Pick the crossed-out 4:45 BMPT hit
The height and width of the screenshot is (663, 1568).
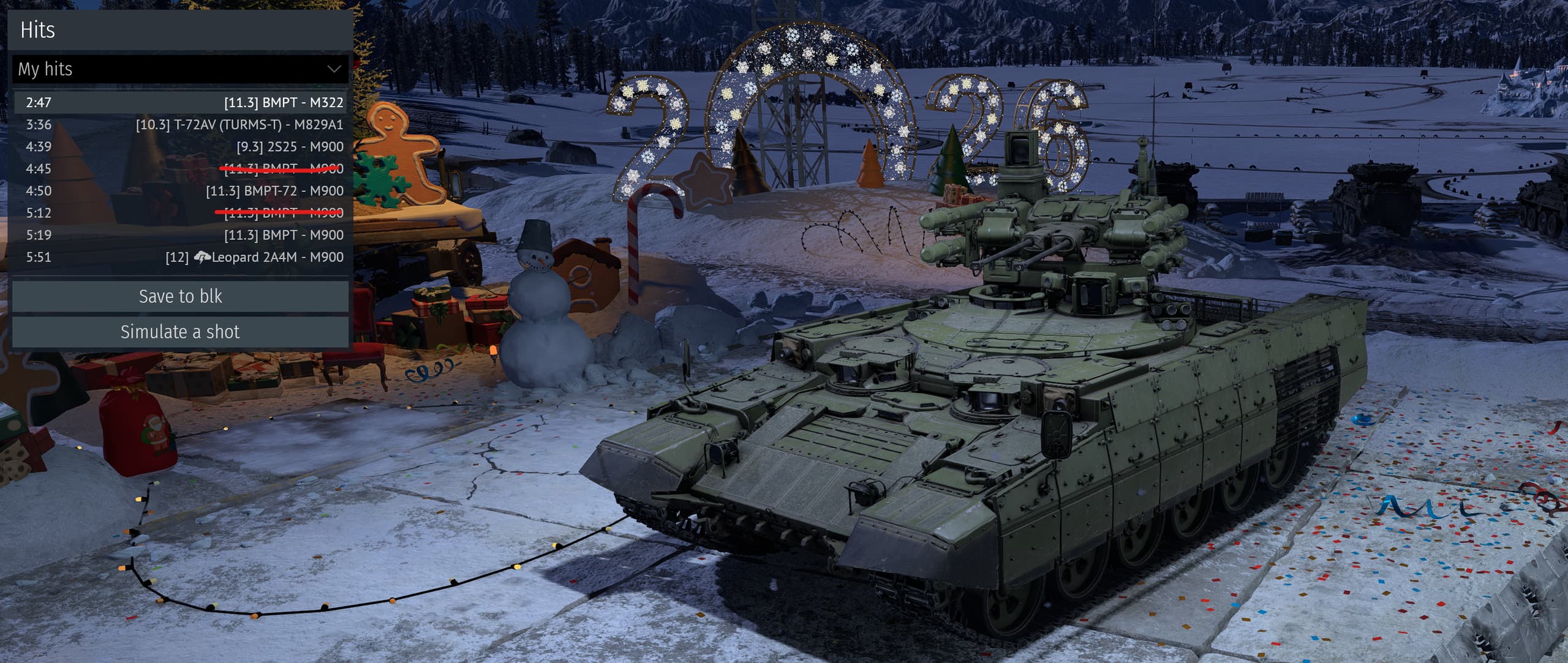(x=180, y=169)
